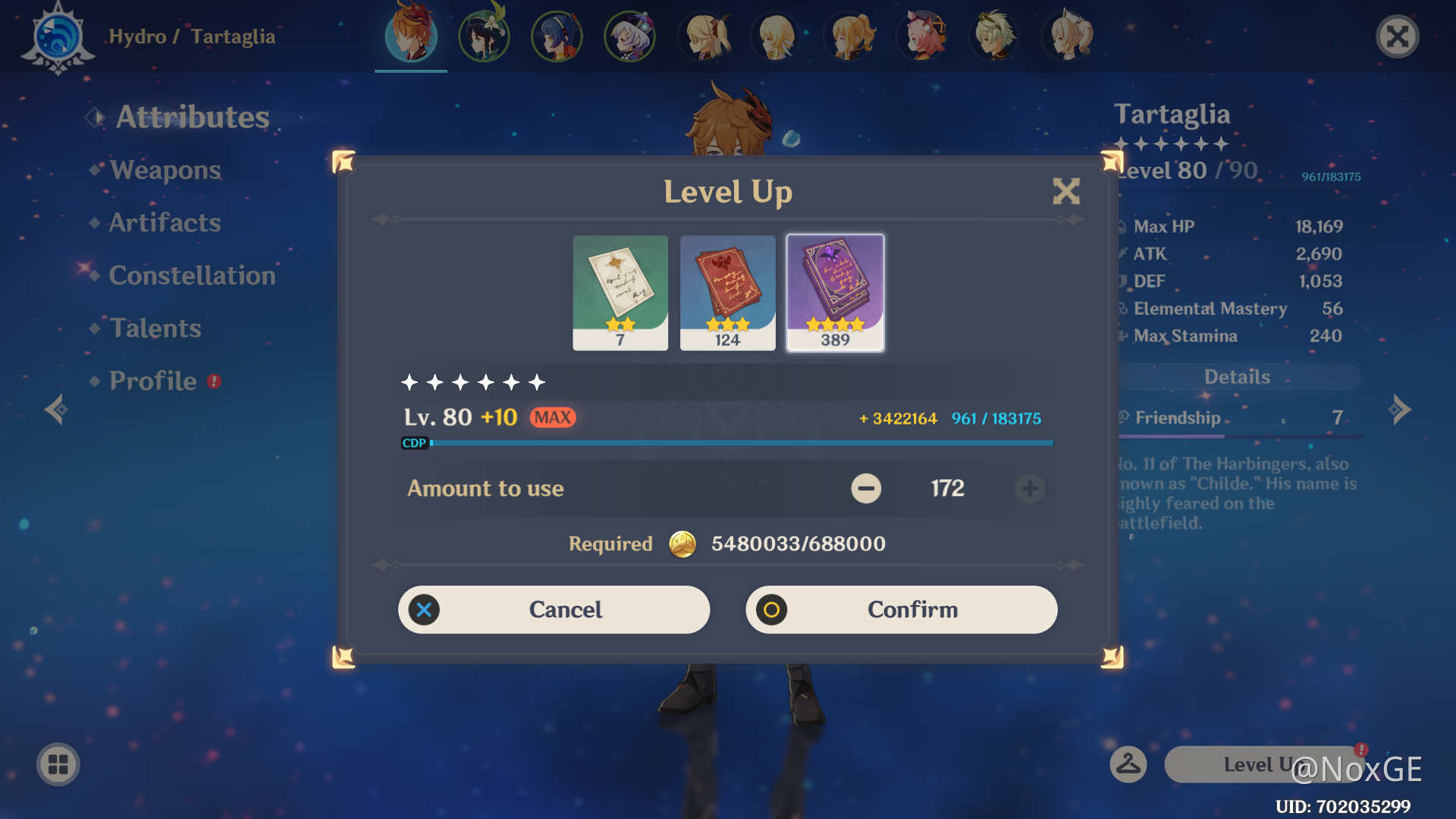1456x819 pixels.
Task: Open the Talents section
Action: point(155,328)
